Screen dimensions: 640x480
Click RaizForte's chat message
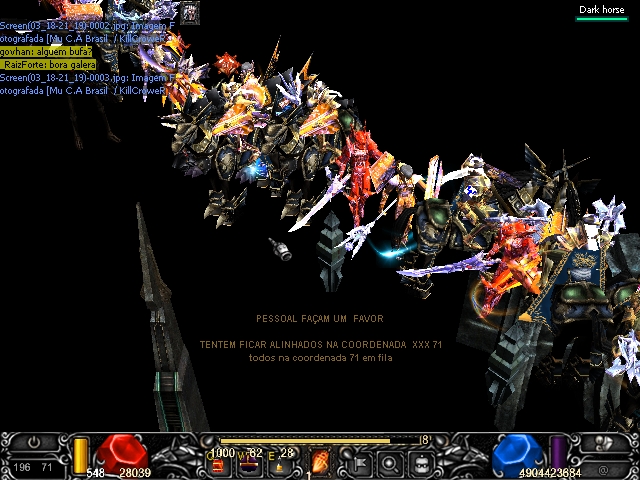pyautogui.click(x=50, y=64)
